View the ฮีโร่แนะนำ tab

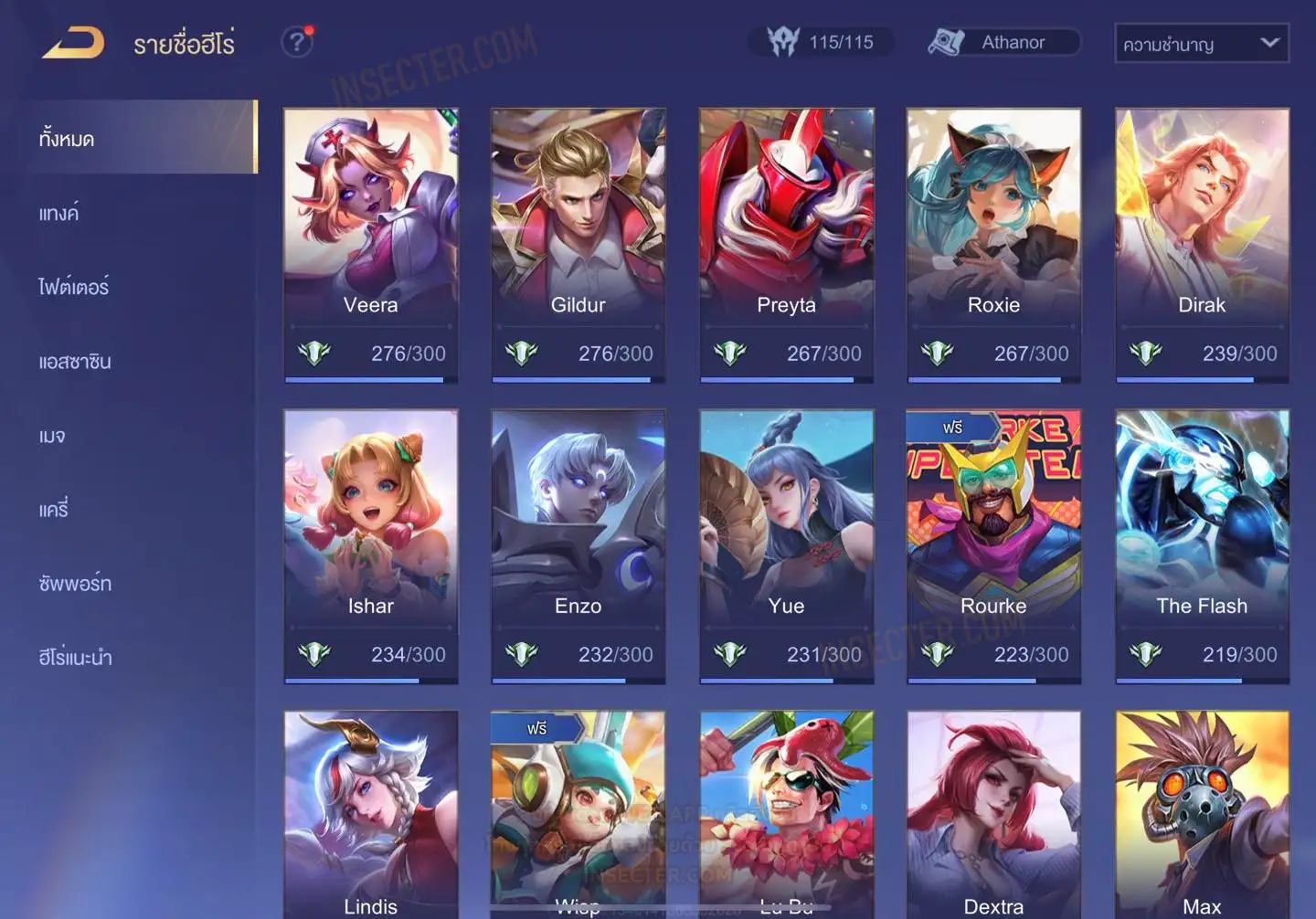75,658
